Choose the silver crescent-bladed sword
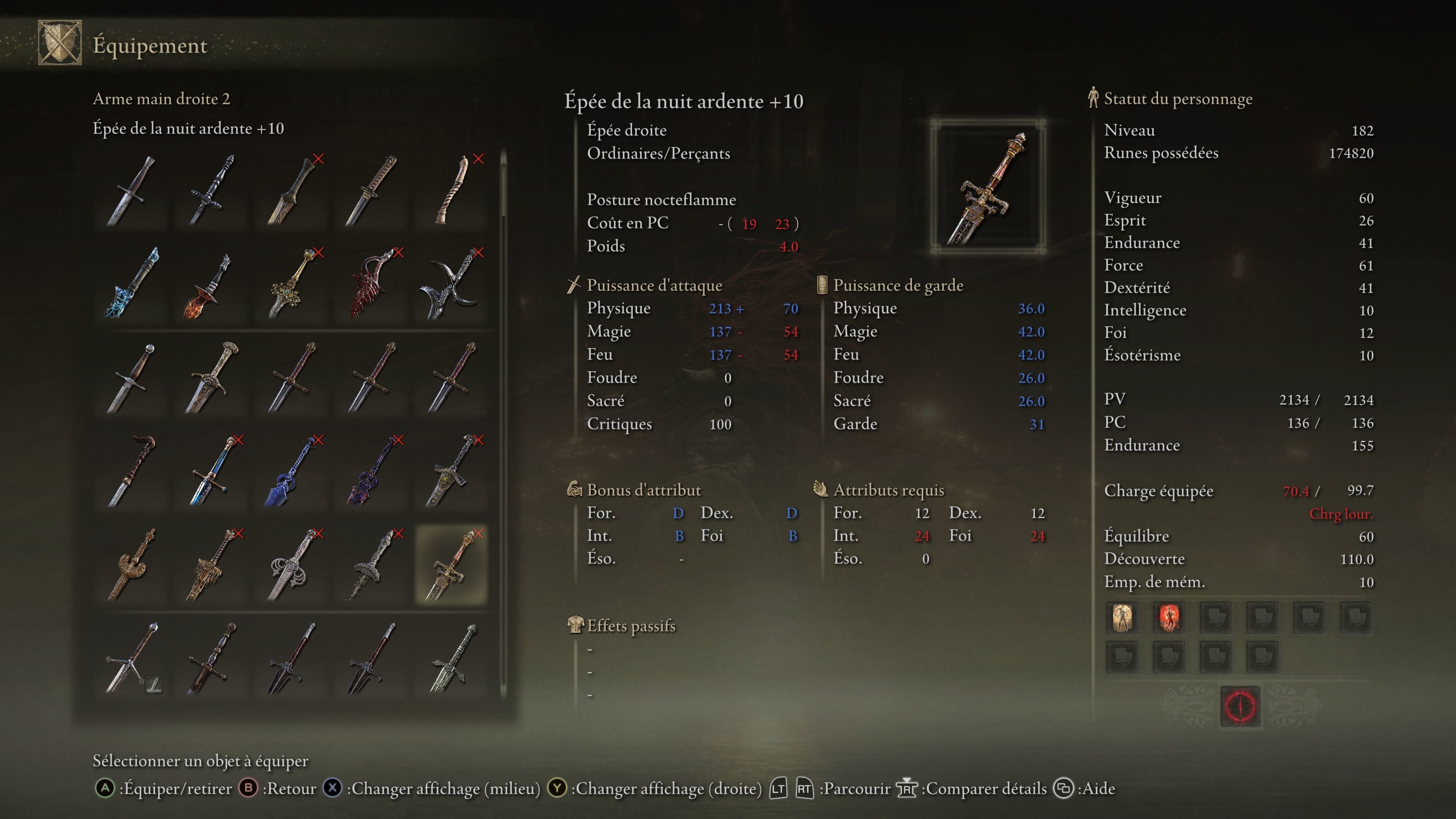1456x819 pixels. tap(451, 282)
